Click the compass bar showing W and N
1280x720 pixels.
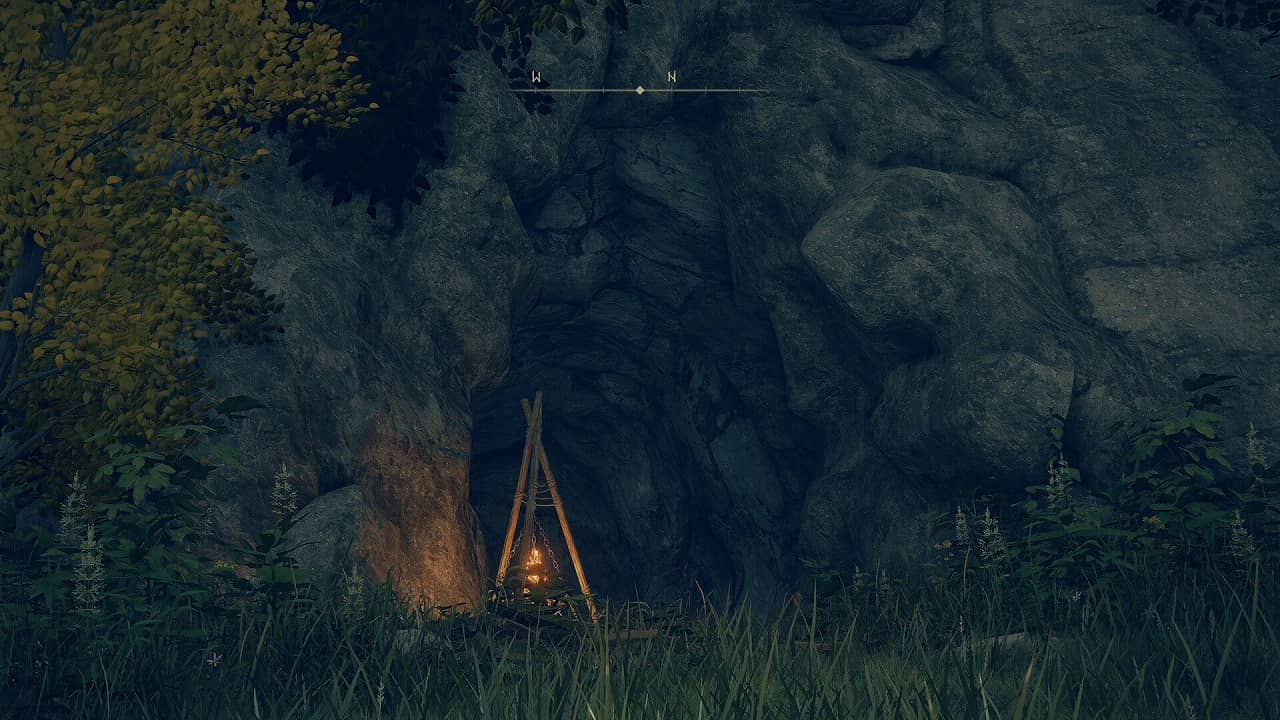coord(639,88)
